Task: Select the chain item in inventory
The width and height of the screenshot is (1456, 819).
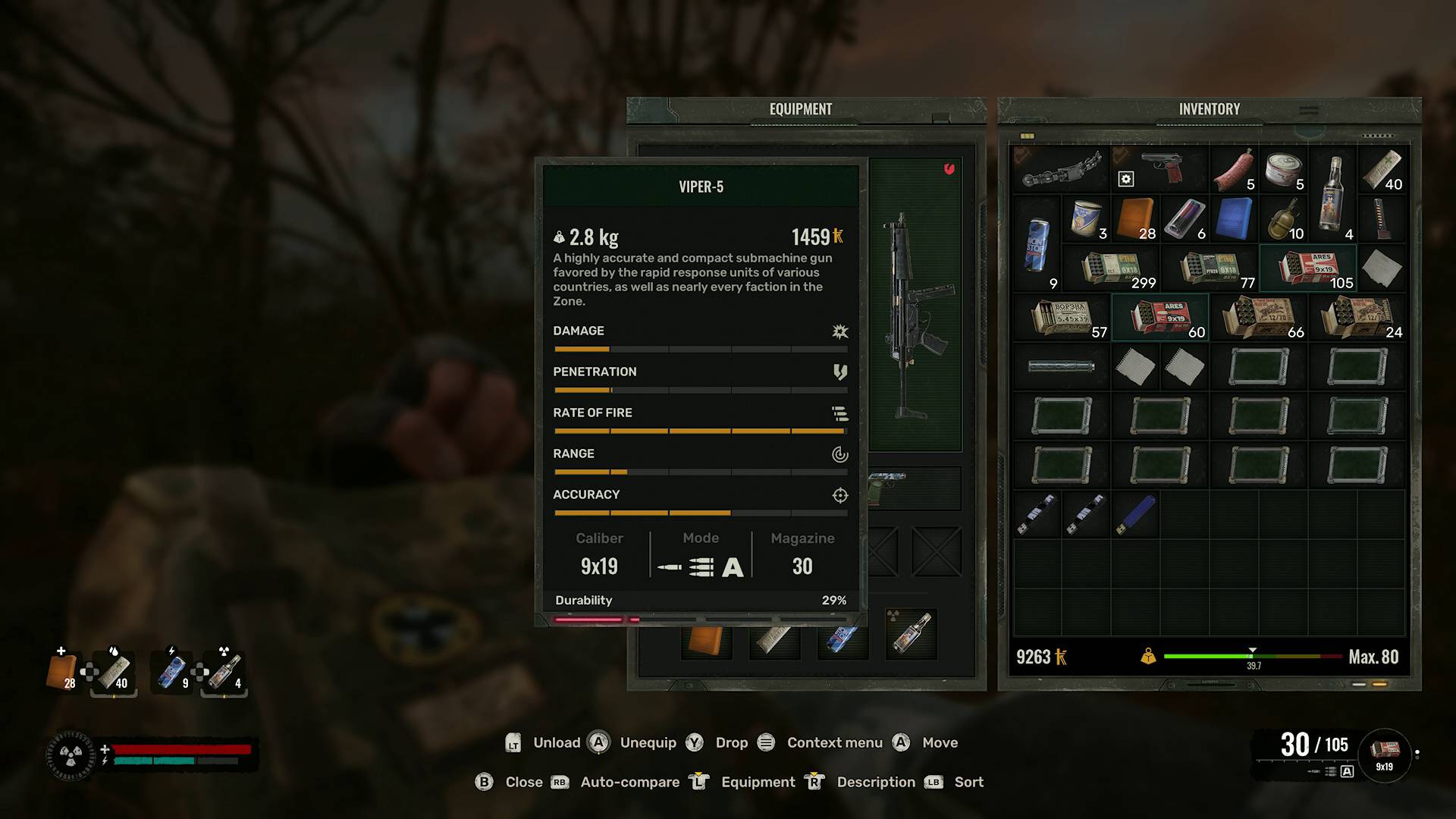Action: coord(1061,170)
